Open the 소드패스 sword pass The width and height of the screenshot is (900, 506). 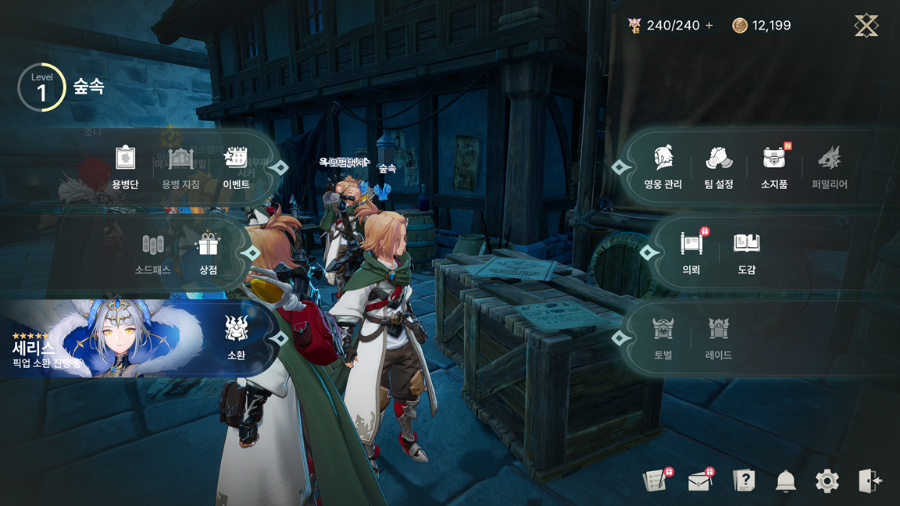point(153,252)
